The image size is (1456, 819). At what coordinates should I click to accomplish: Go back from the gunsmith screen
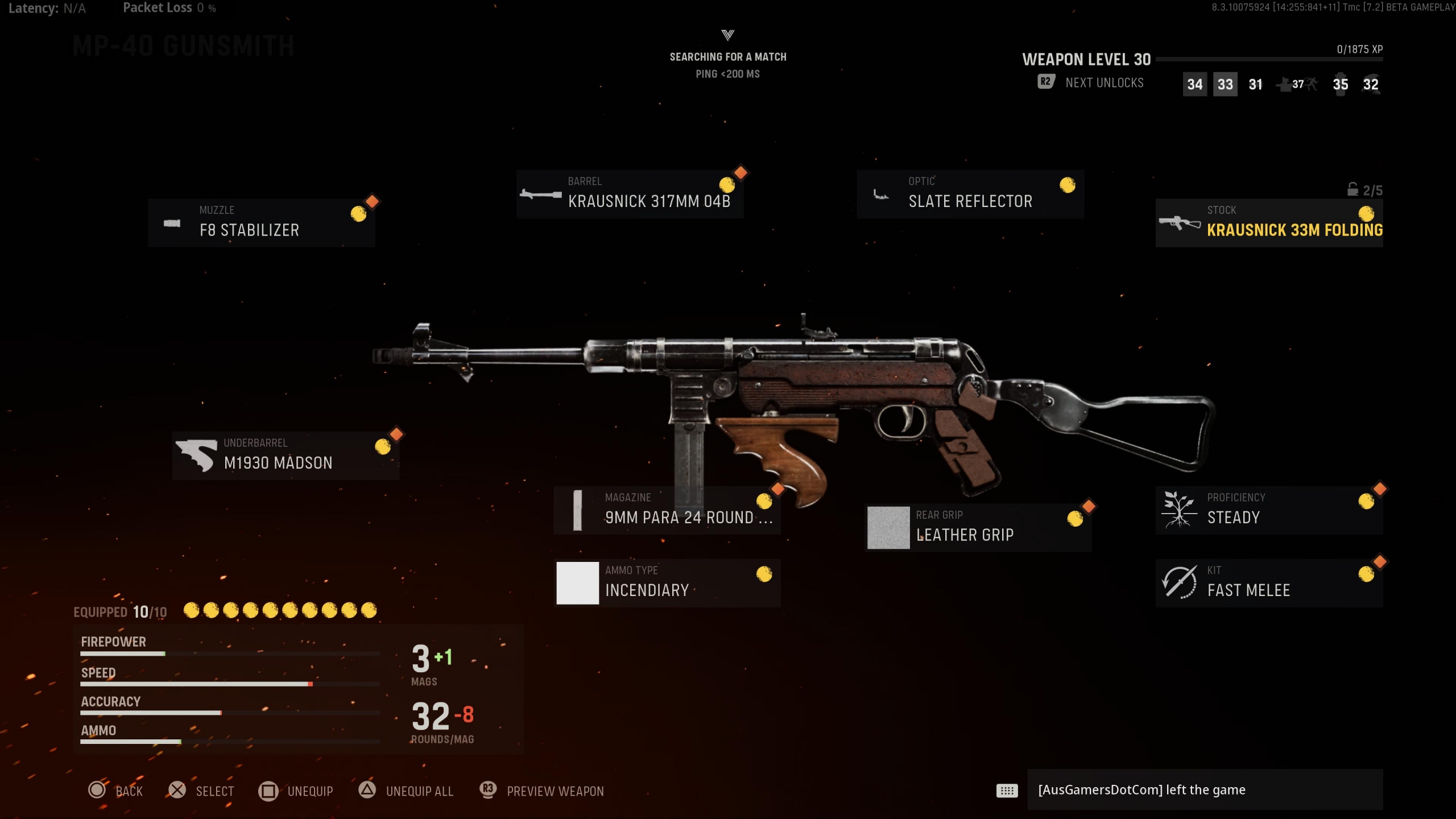[x=116, y=791]
